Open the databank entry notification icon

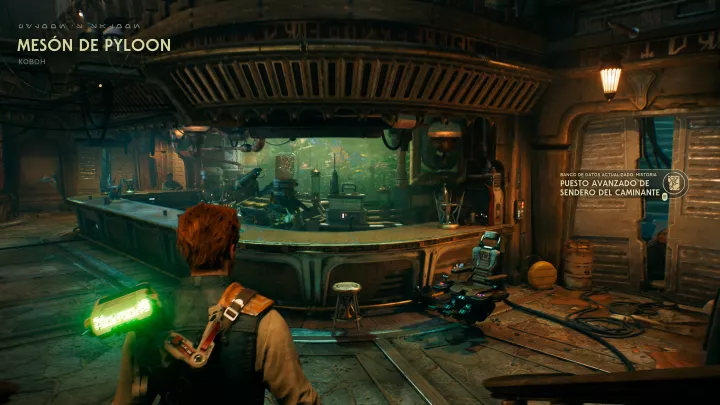(674, 184)
